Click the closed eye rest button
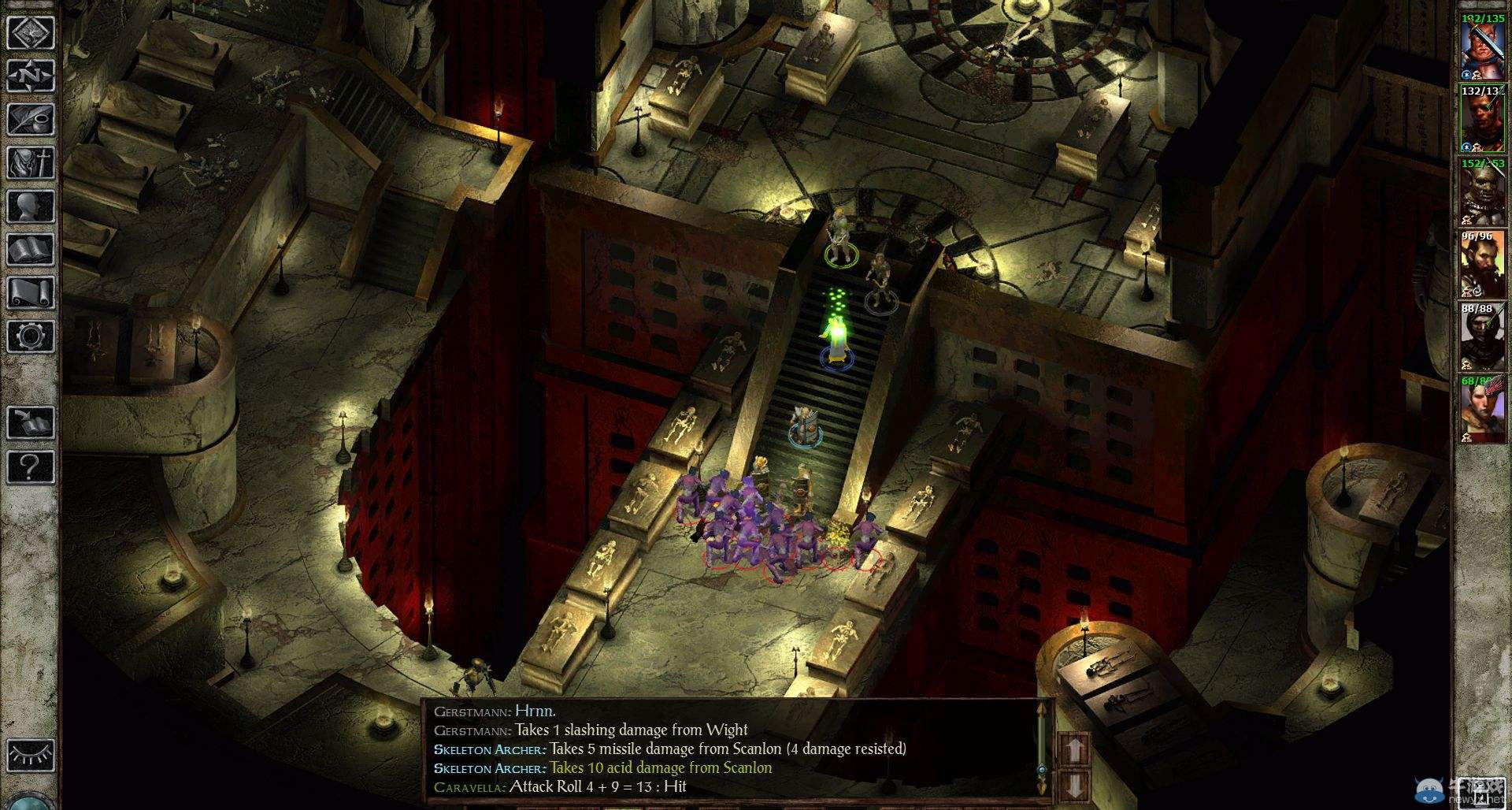 tap(31, 752)
